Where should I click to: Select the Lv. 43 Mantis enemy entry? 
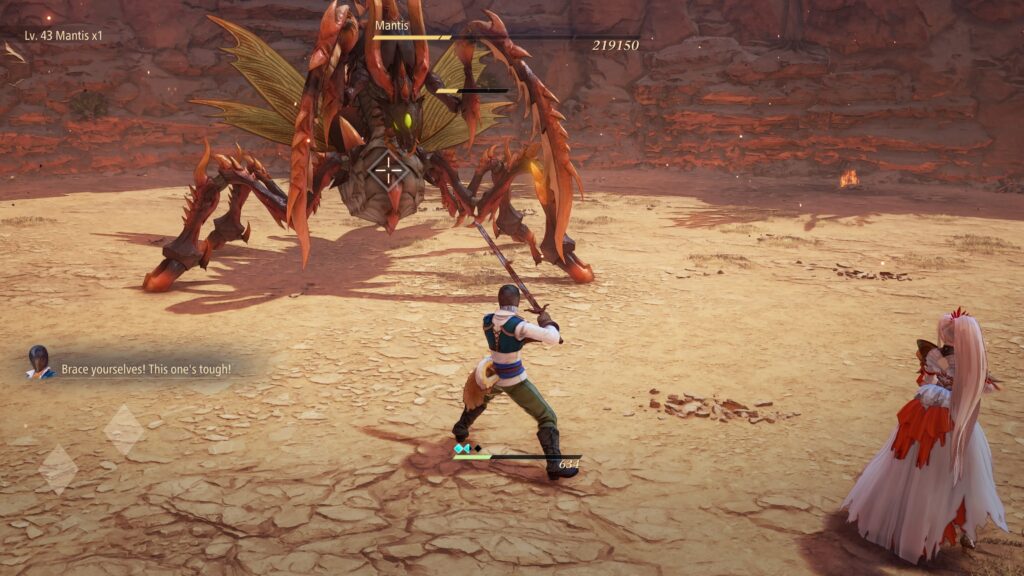(63, 36)
